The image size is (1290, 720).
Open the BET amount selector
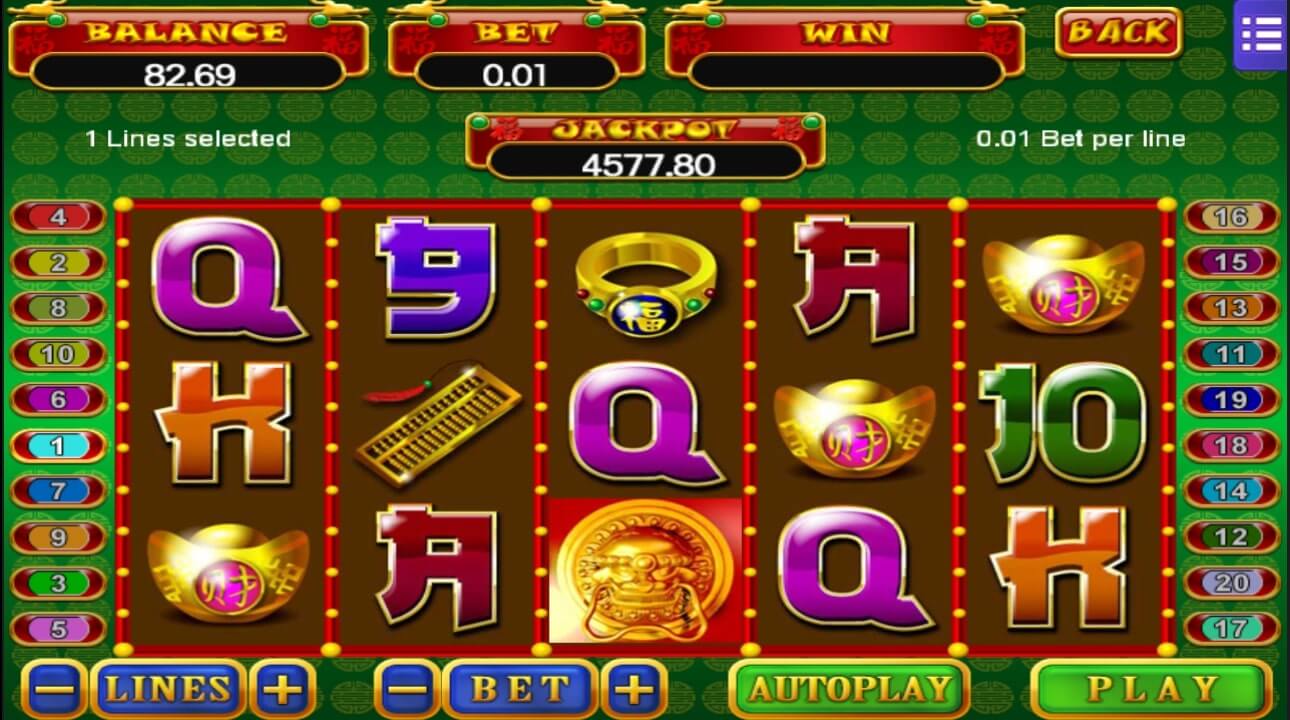pyautogui.click(x=519, y=689)
